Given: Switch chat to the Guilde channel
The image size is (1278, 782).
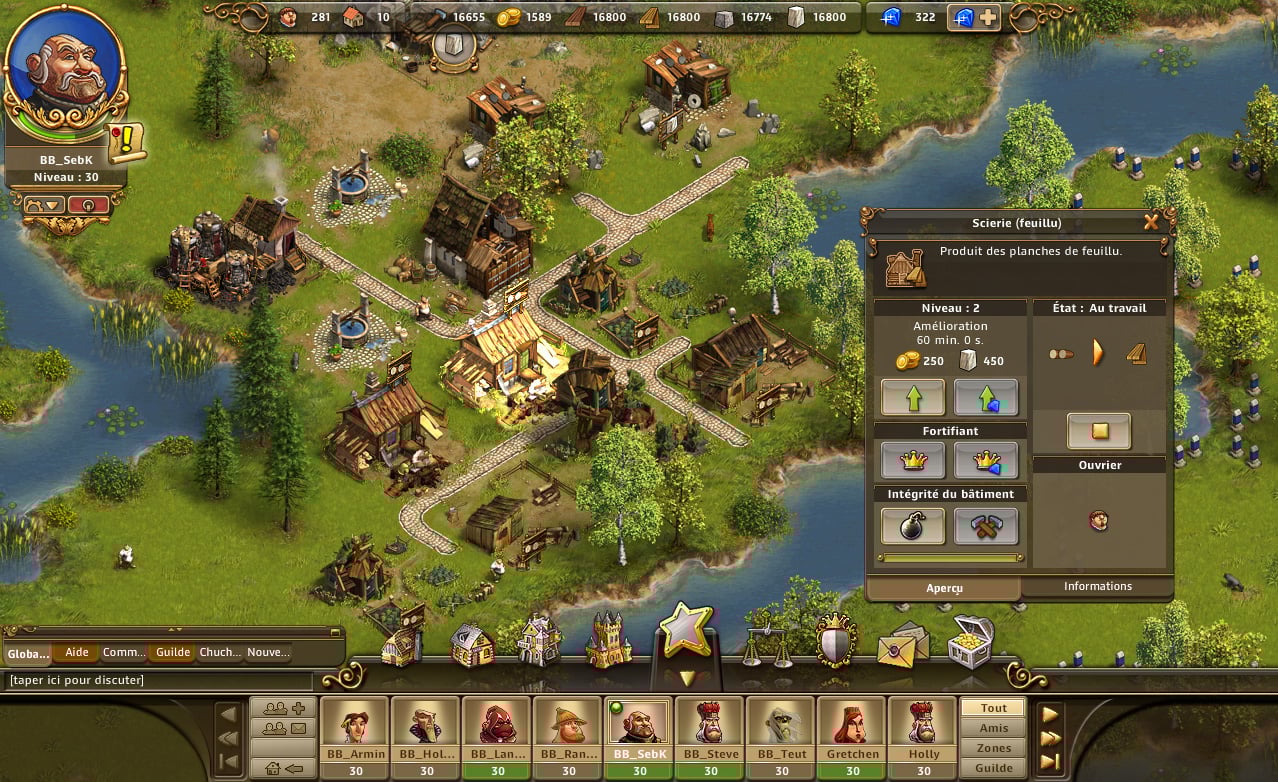Looking at the screenshot, I should [173, 653].
